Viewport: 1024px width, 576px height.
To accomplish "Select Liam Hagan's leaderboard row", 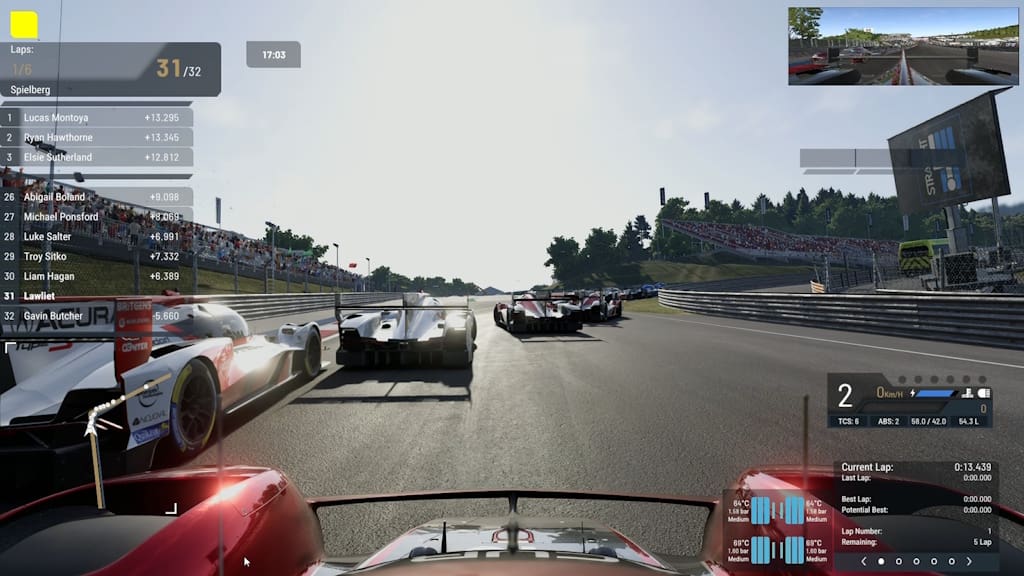I will coord(97,277).
